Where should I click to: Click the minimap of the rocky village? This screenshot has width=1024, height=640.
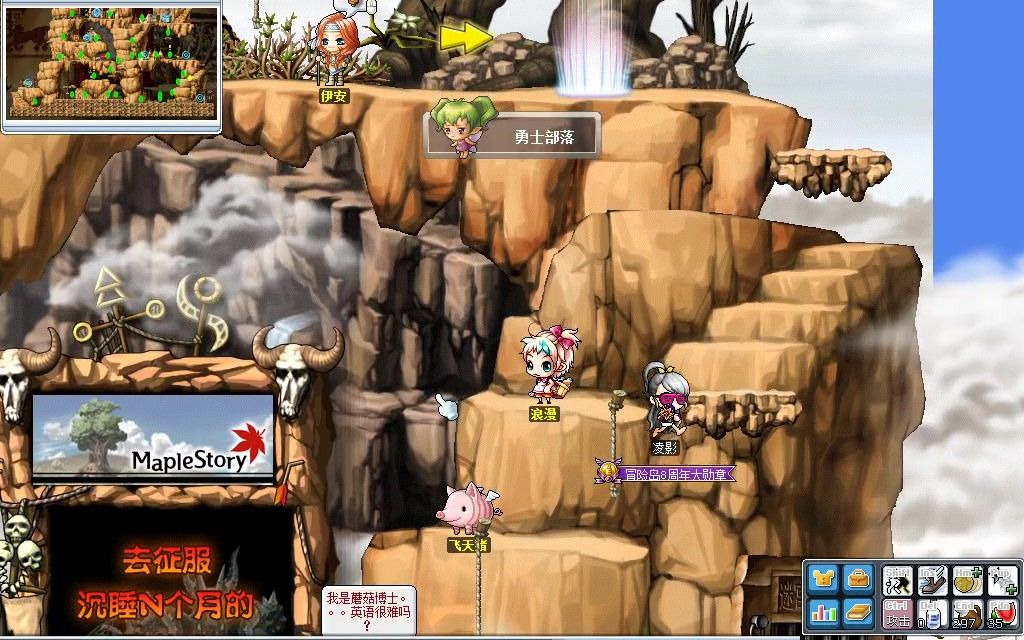coord(110,66)
